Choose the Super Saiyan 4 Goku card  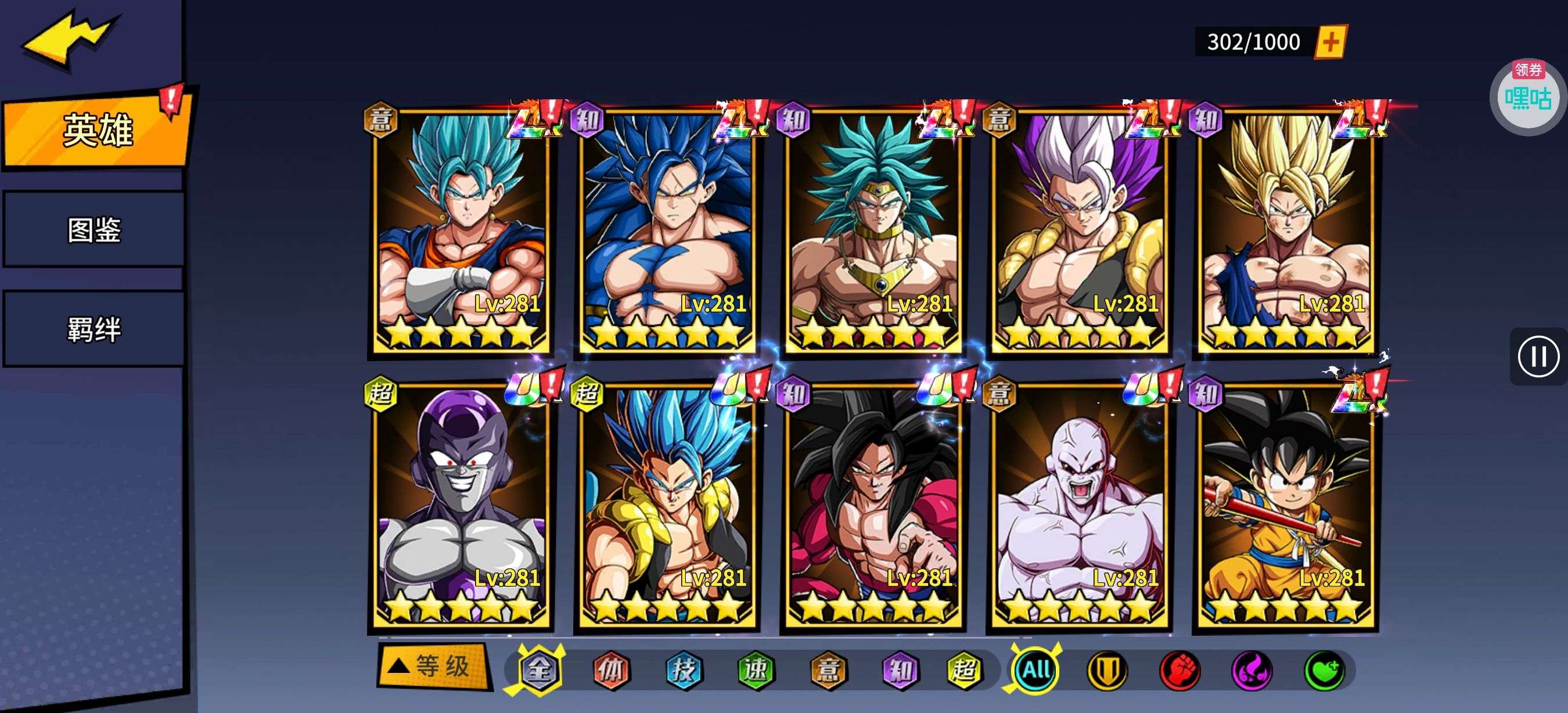pyautogui.click(x=873, y=506)
